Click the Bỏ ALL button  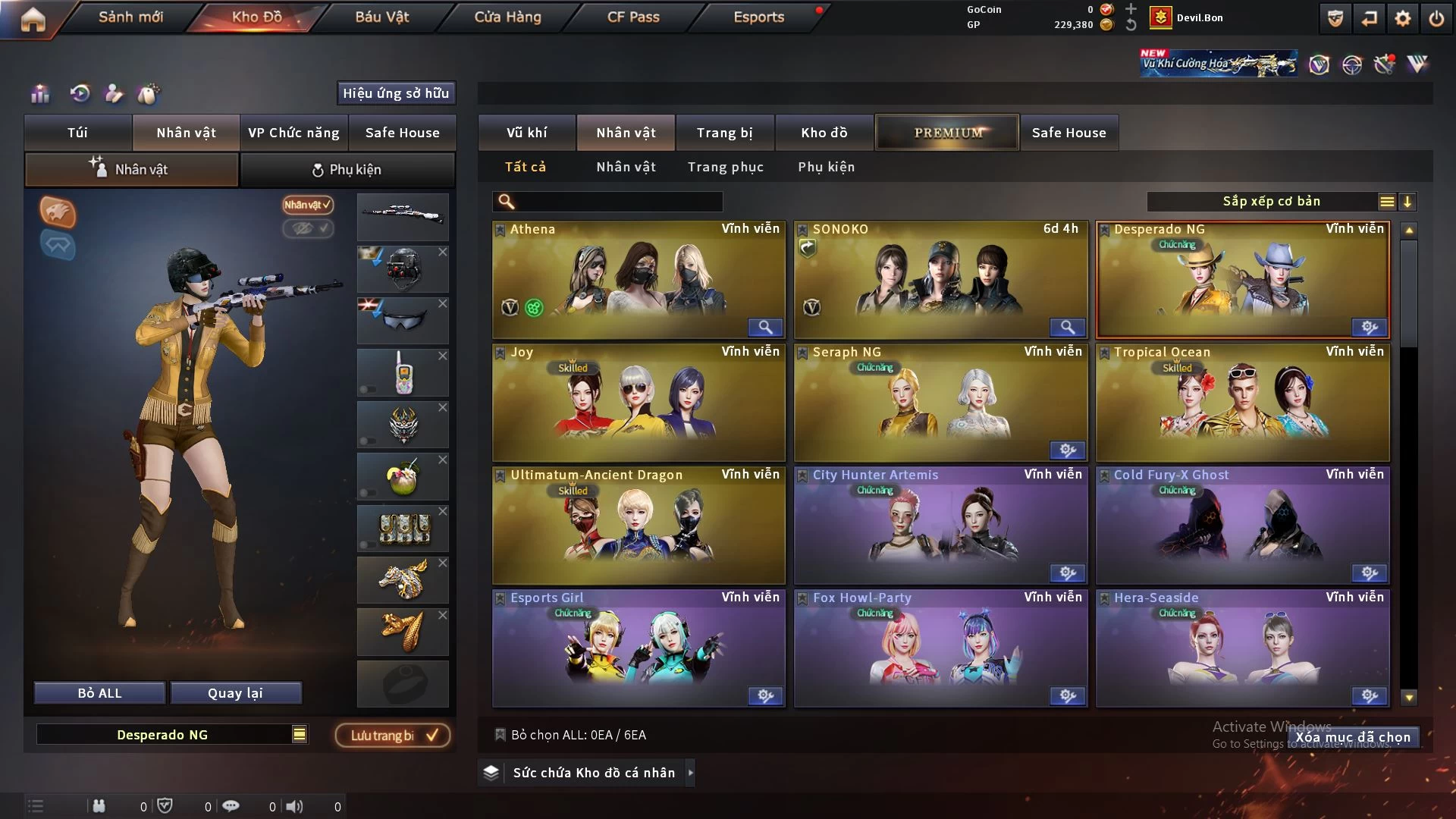(x=99, y=693)
